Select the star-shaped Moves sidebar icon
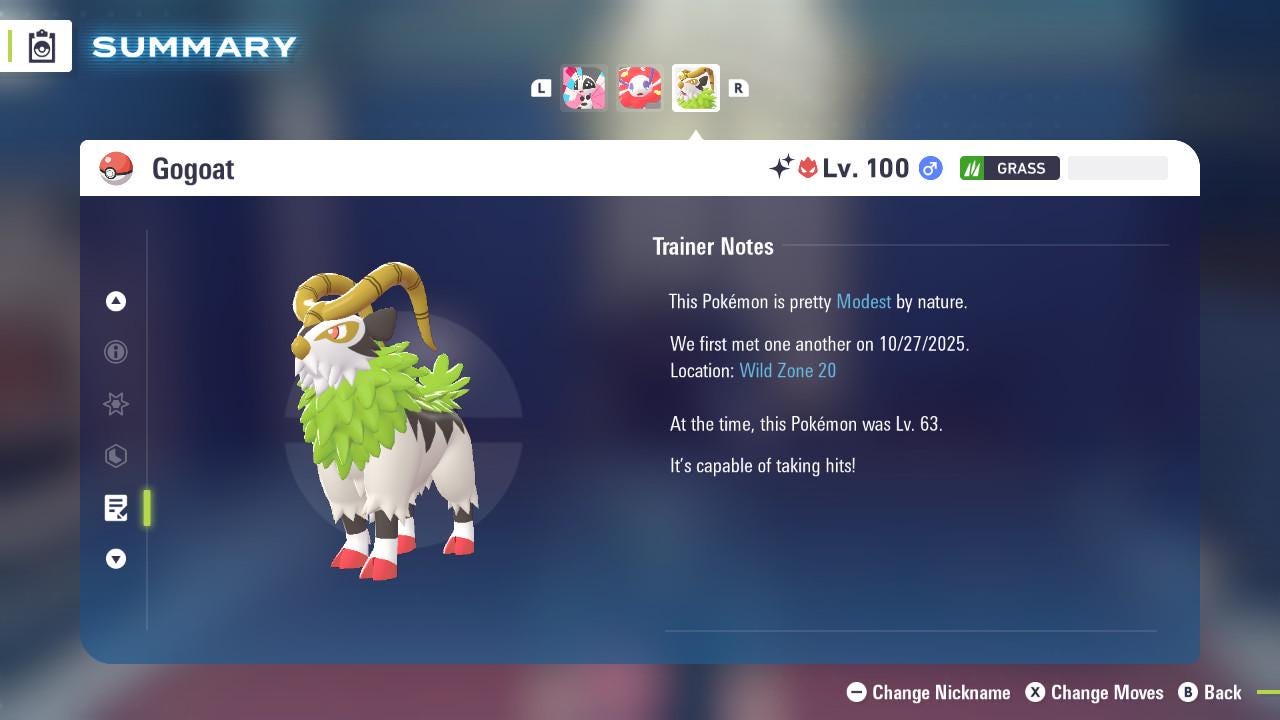Screen dimensions: 1280x720 pos(116,404)
